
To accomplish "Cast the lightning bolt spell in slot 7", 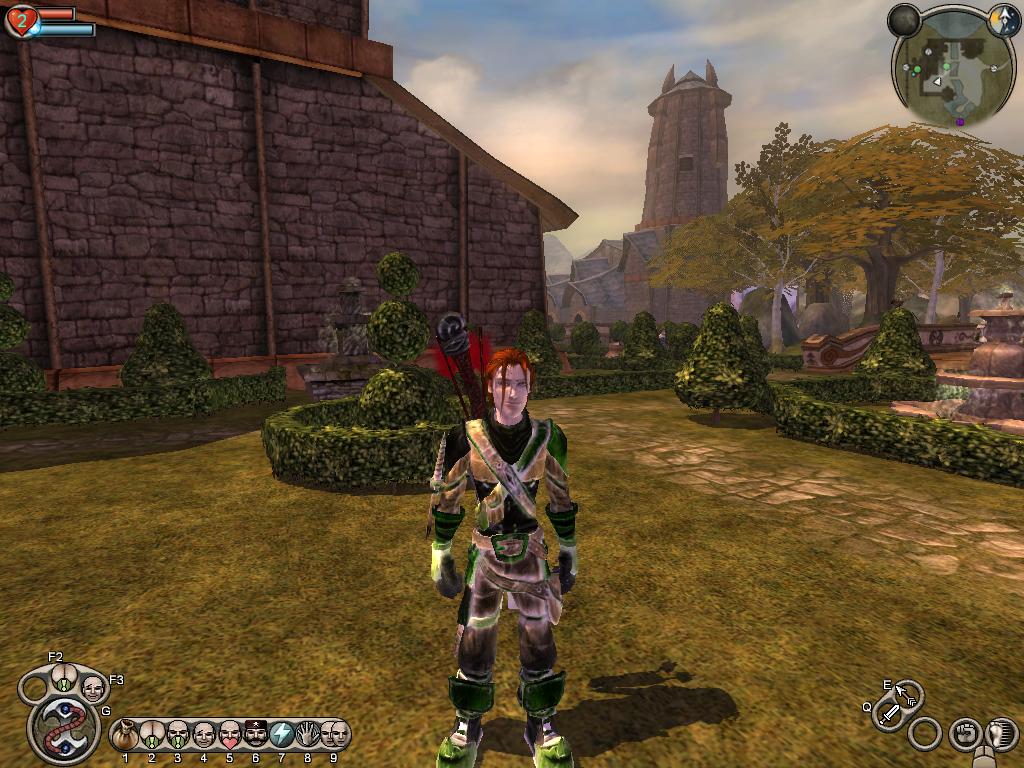I will [x=282, y=736].
